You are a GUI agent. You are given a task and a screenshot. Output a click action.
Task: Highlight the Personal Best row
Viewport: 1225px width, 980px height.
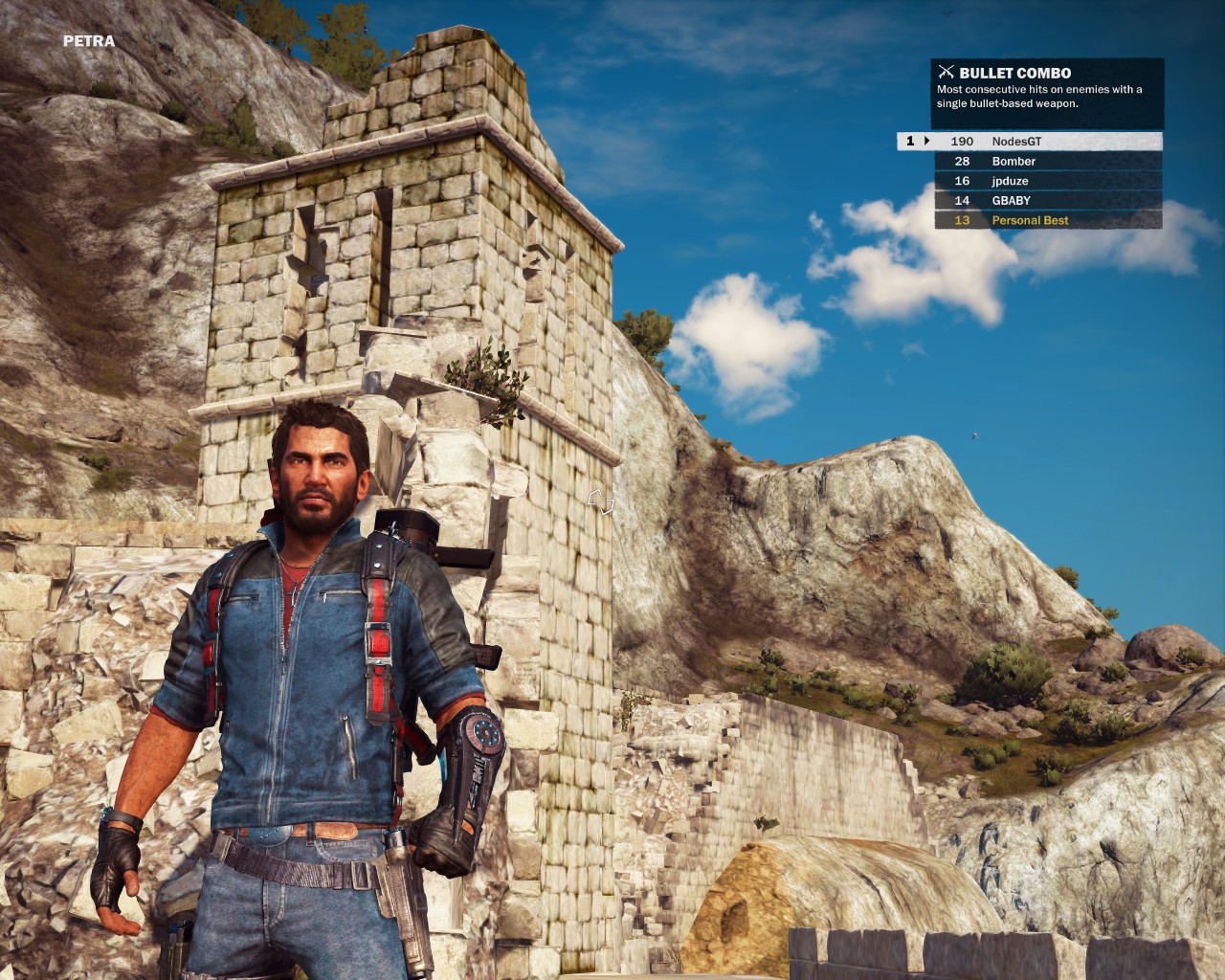pyautogui.click(x=1048, y=220)
